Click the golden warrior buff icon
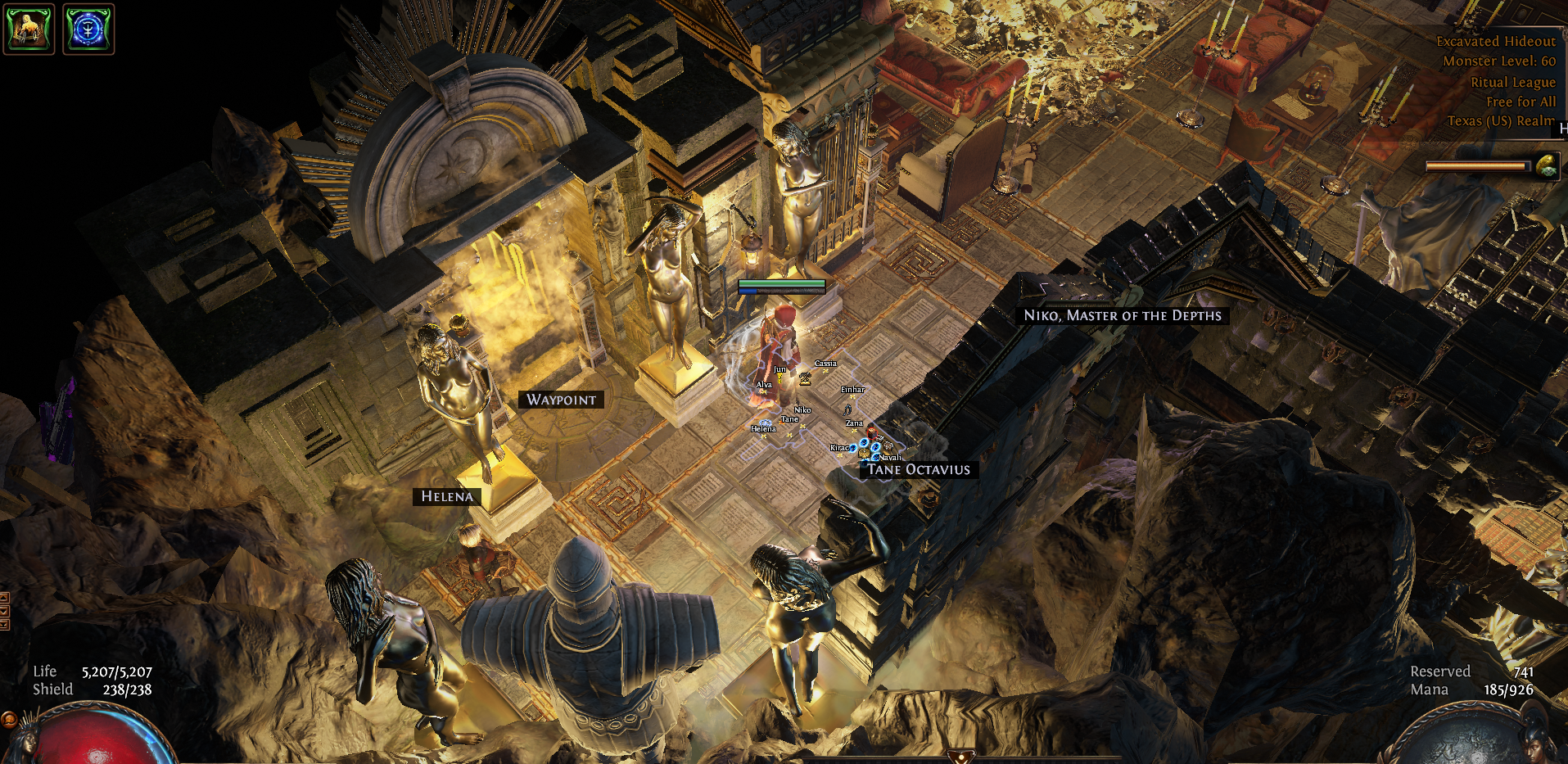Viewport: 1568px width, 764px height. click(x=29, y=29)
